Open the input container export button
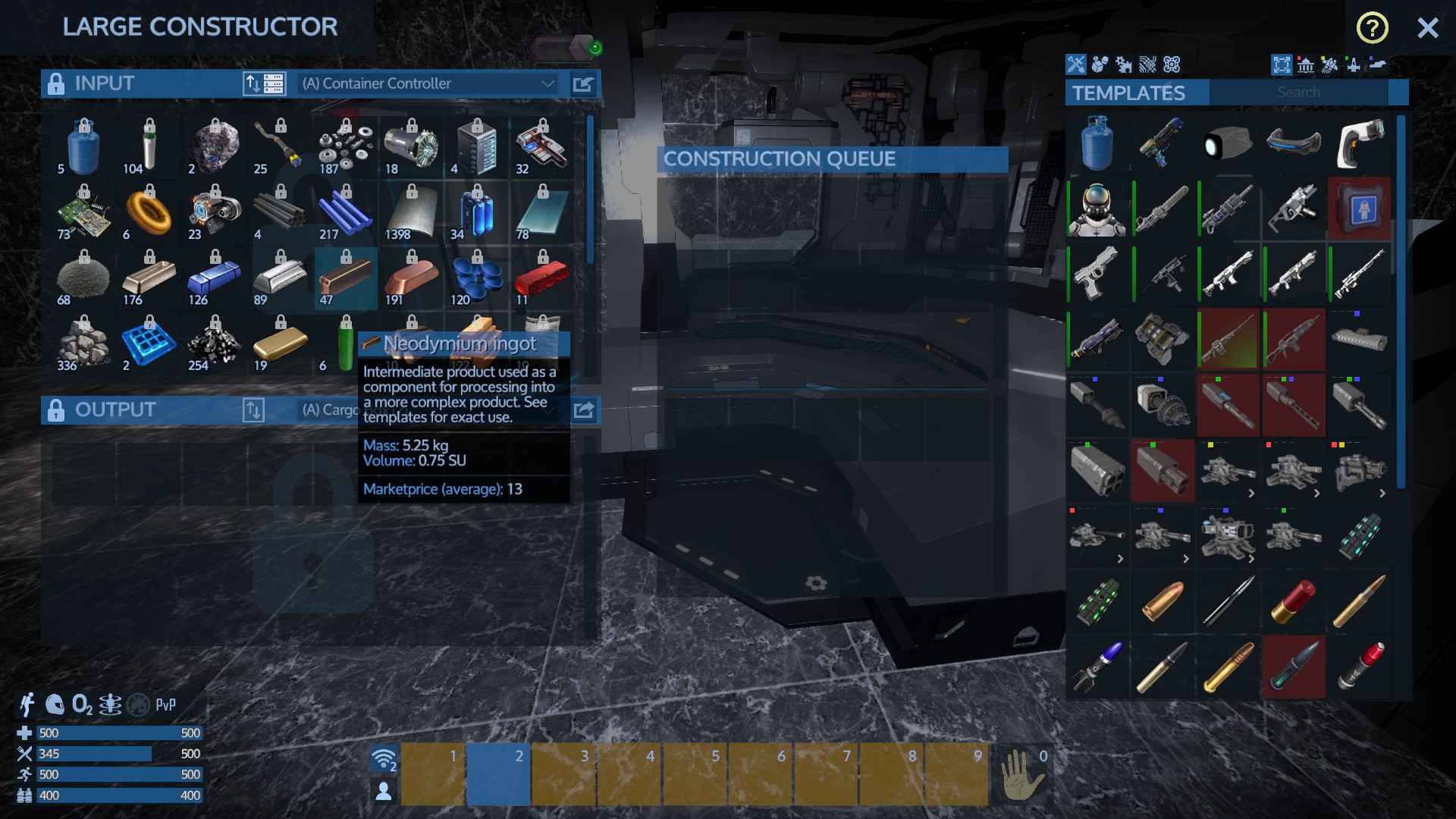This screenshot has width=1456, height=819. (x=583, y=83)
